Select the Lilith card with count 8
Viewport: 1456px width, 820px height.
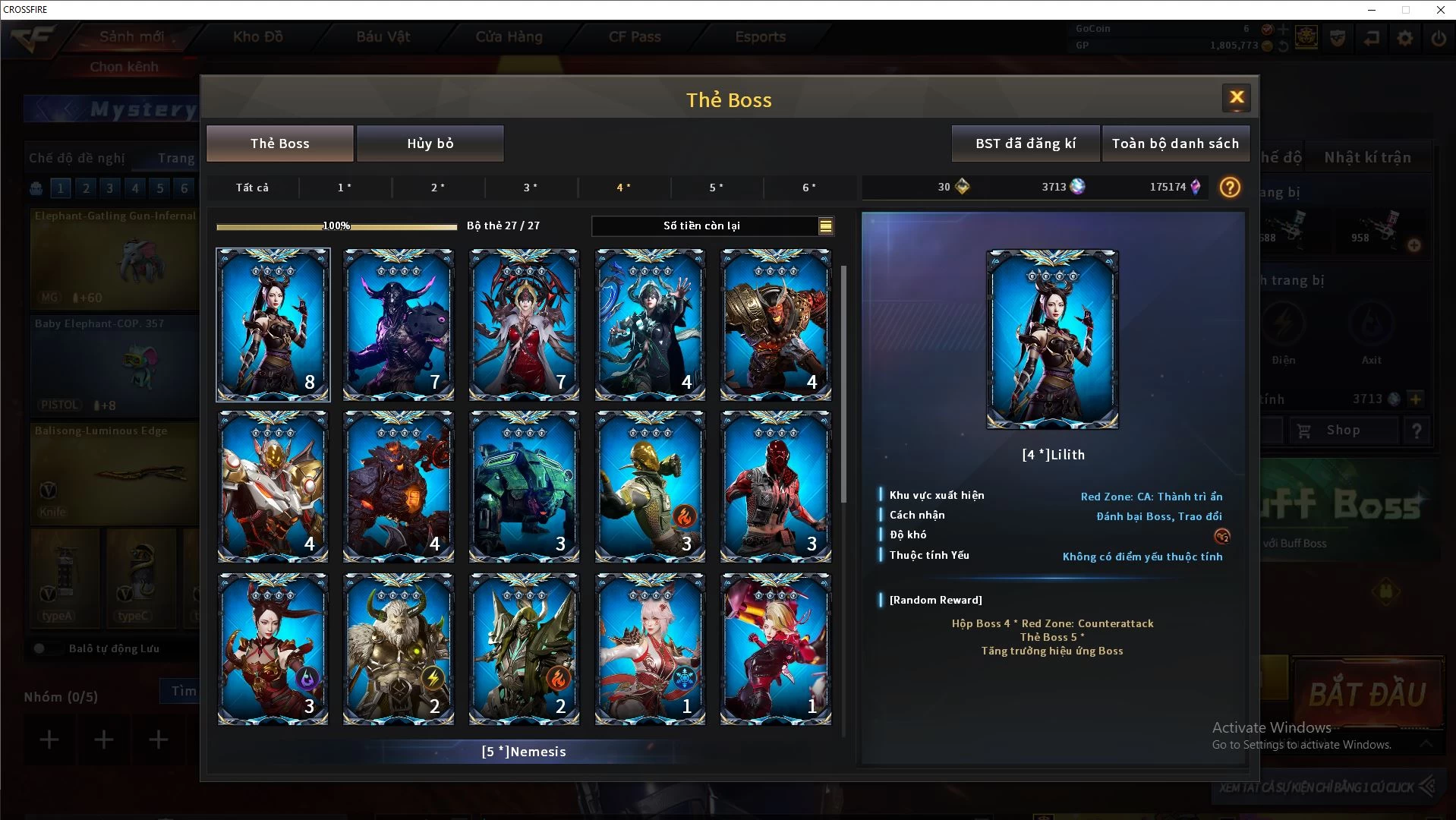pos(273,324)
